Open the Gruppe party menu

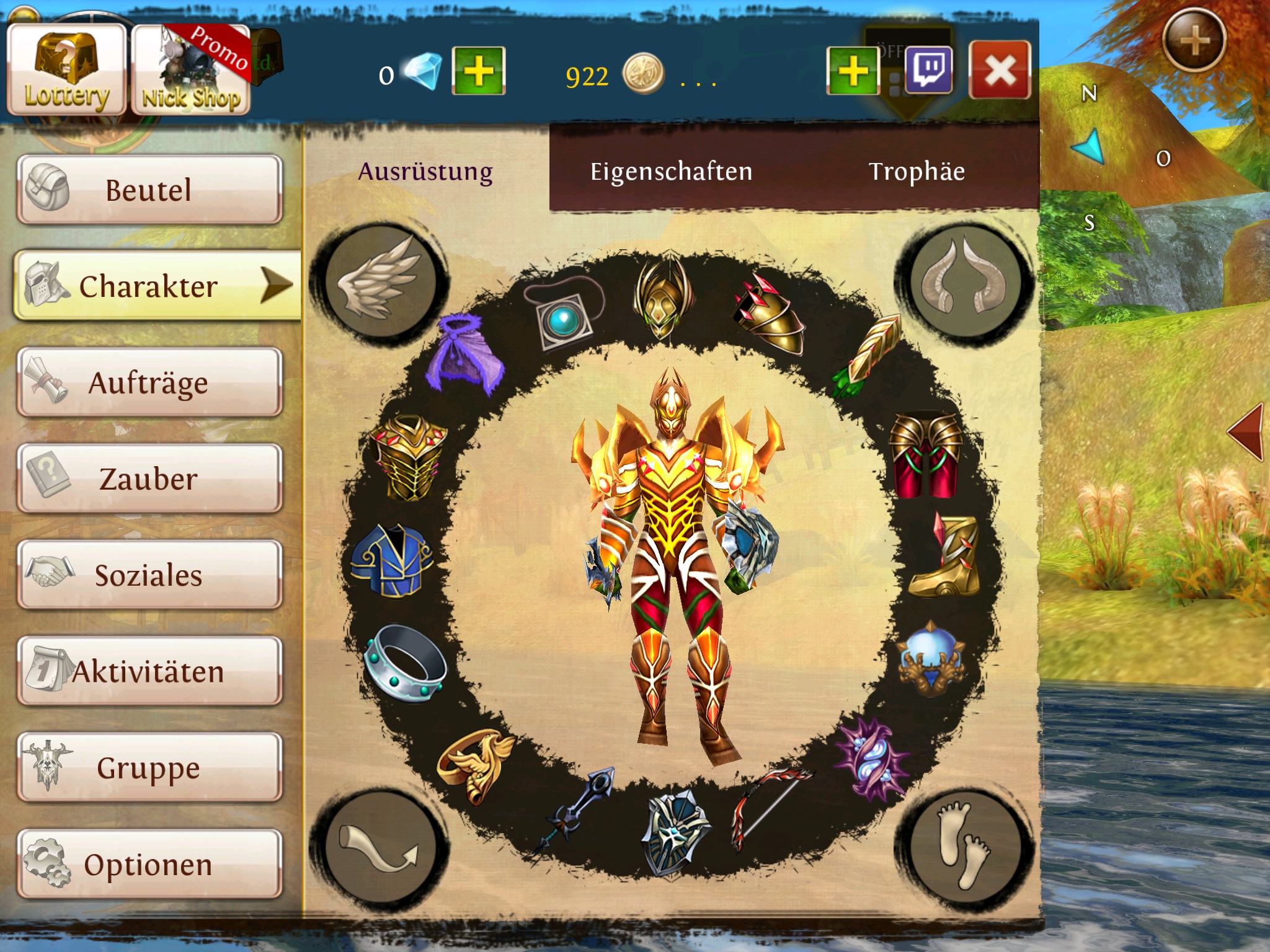tap(149, 767)
